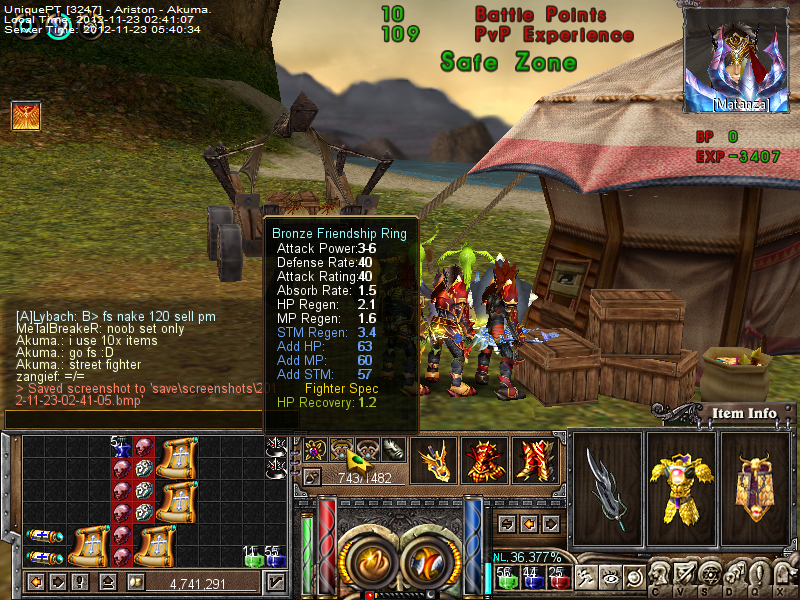Screen dimensions: 800x600
Task: Toggle the running figure run mode button
Action: click(584, 577)
